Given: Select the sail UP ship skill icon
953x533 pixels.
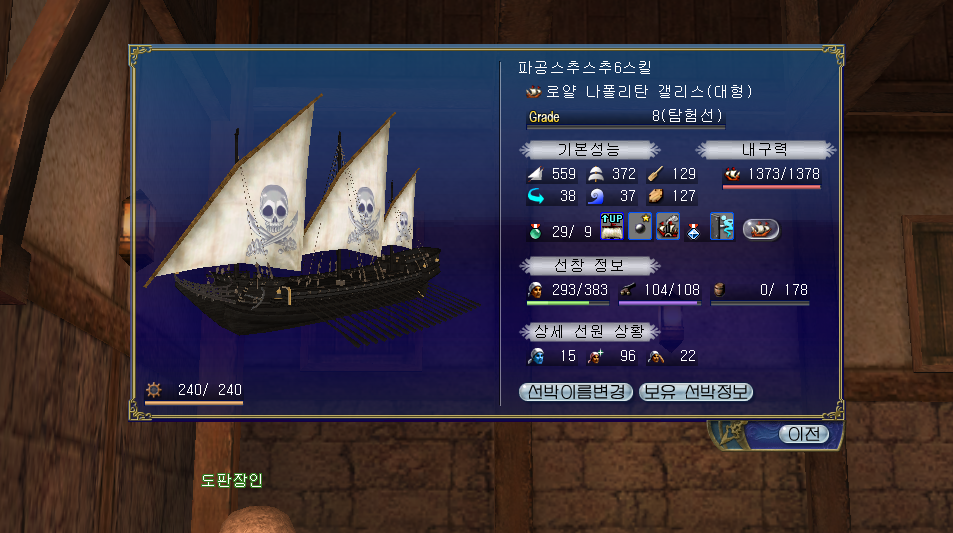Looking at the screenshot, I should [x=612, y=228].
